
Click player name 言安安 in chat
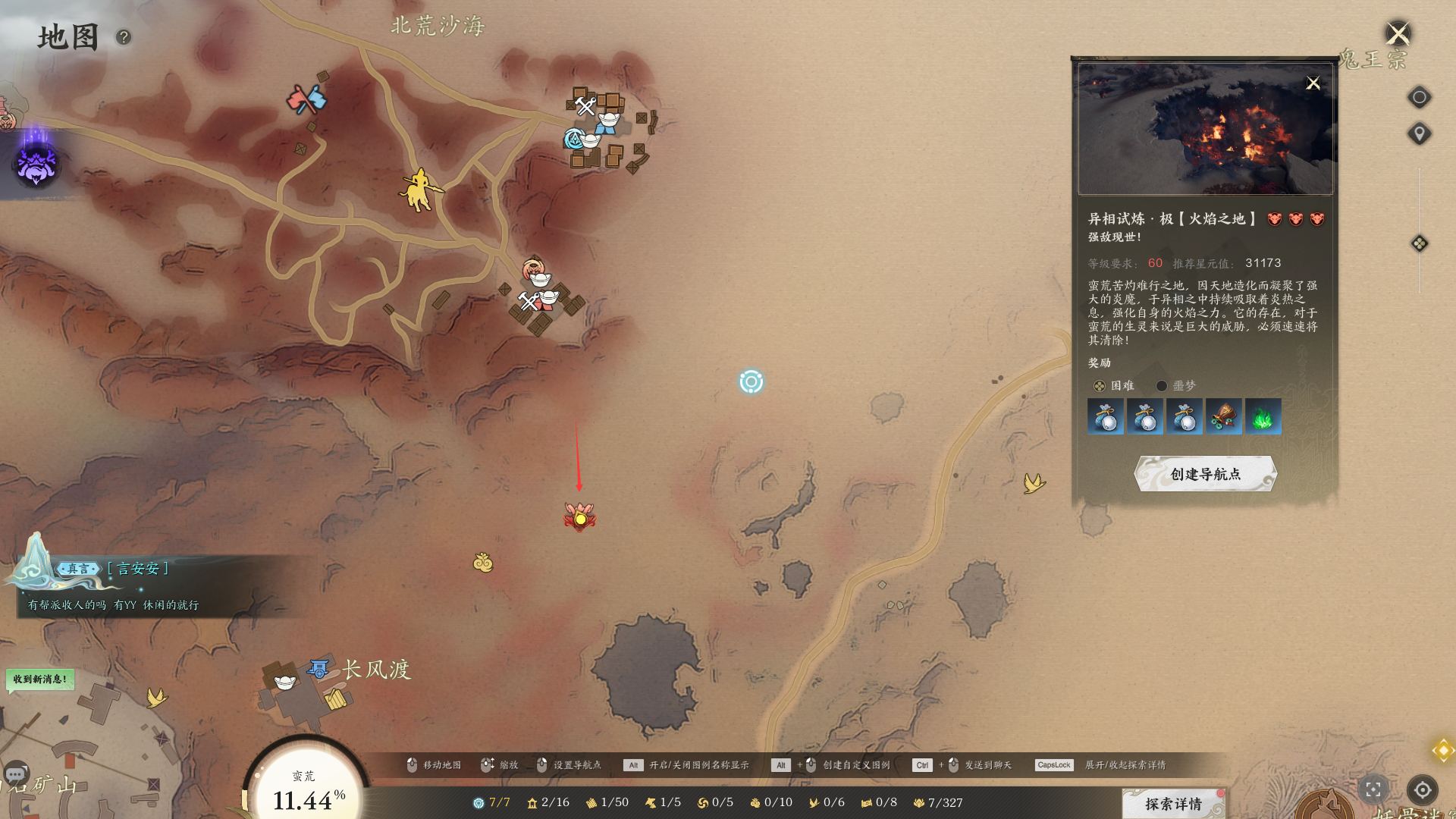(138, 569)
